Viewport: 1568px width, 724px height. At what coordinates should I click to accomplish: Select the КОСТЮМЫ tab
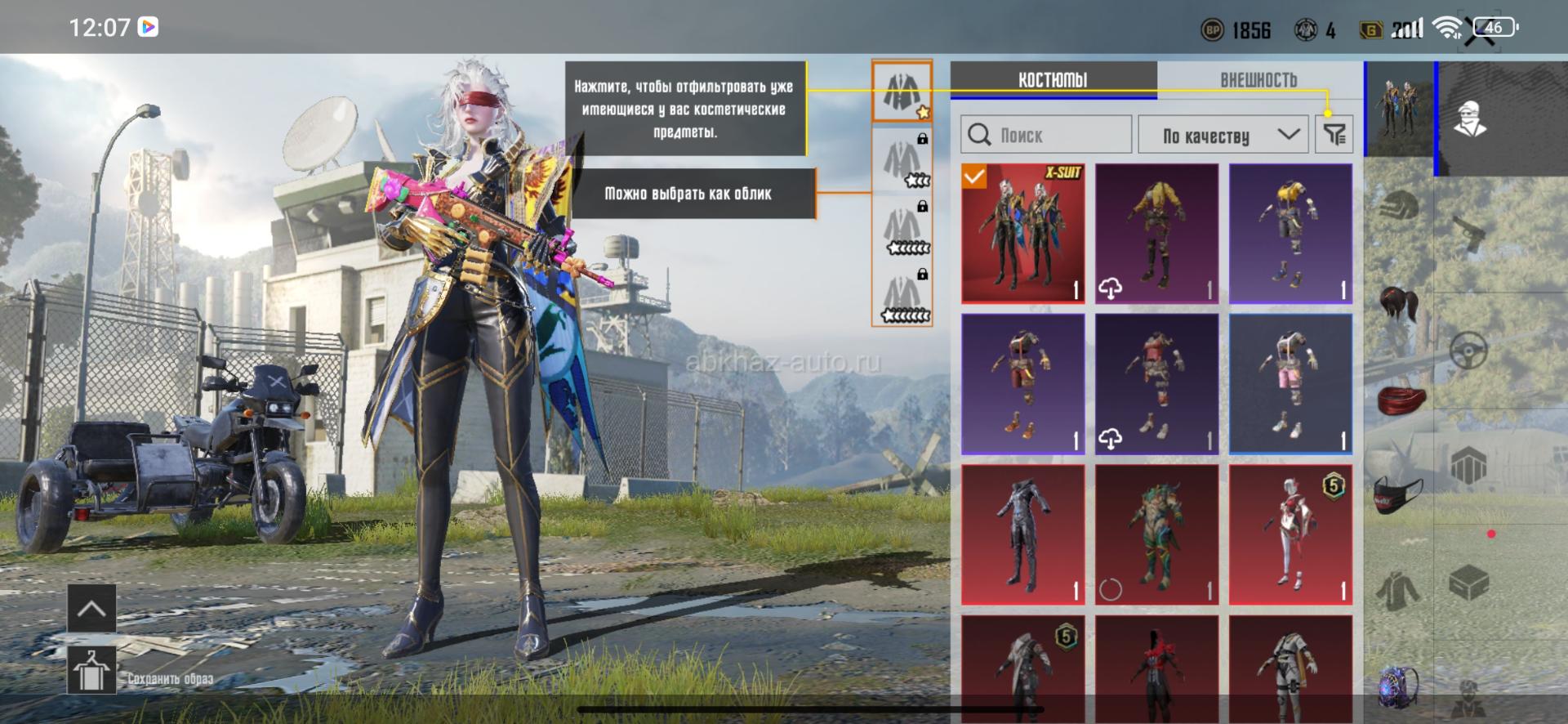(1053, 80)
